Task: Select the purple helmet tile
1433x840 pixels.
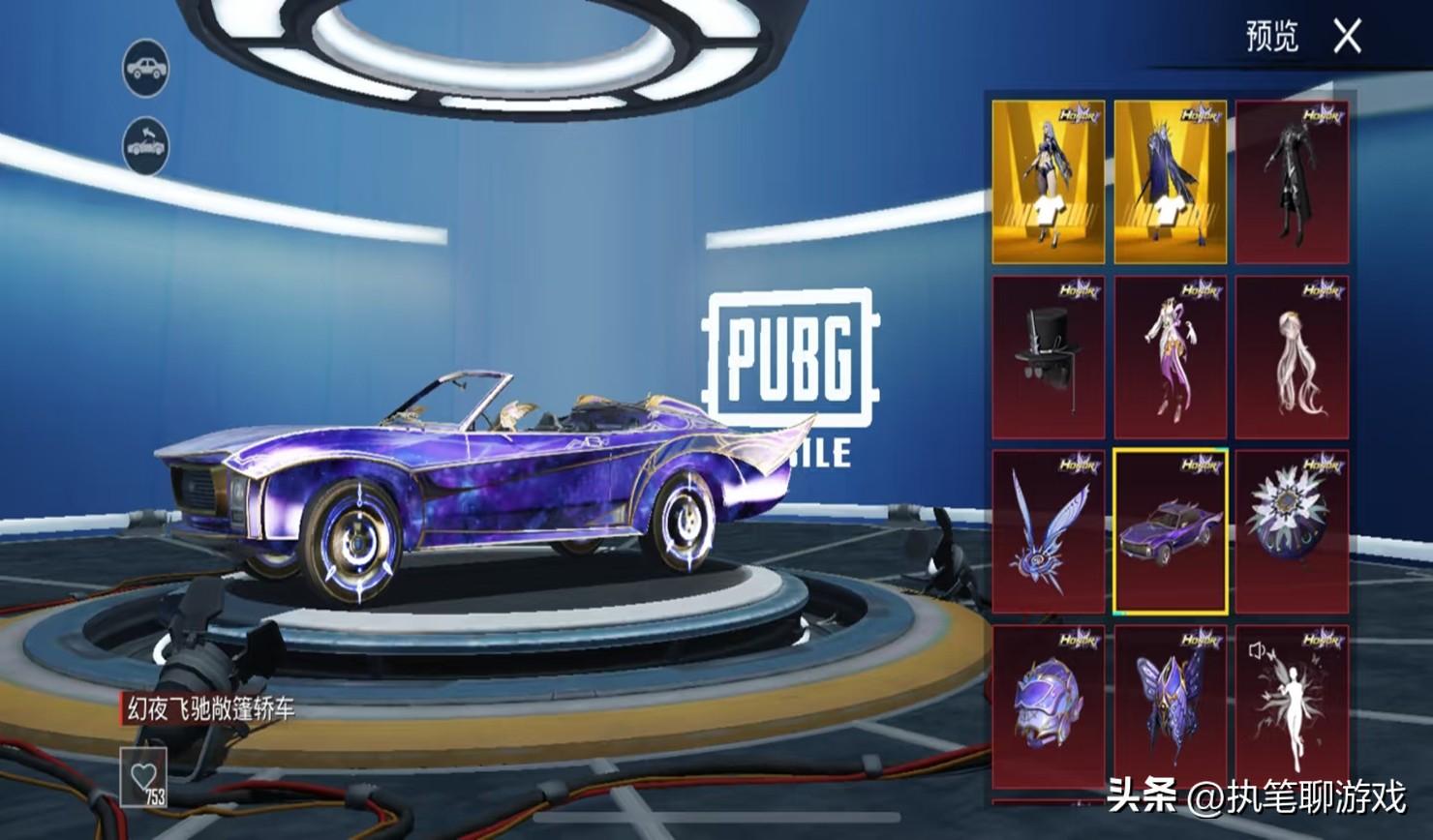Action: (x=1048, y=705)
